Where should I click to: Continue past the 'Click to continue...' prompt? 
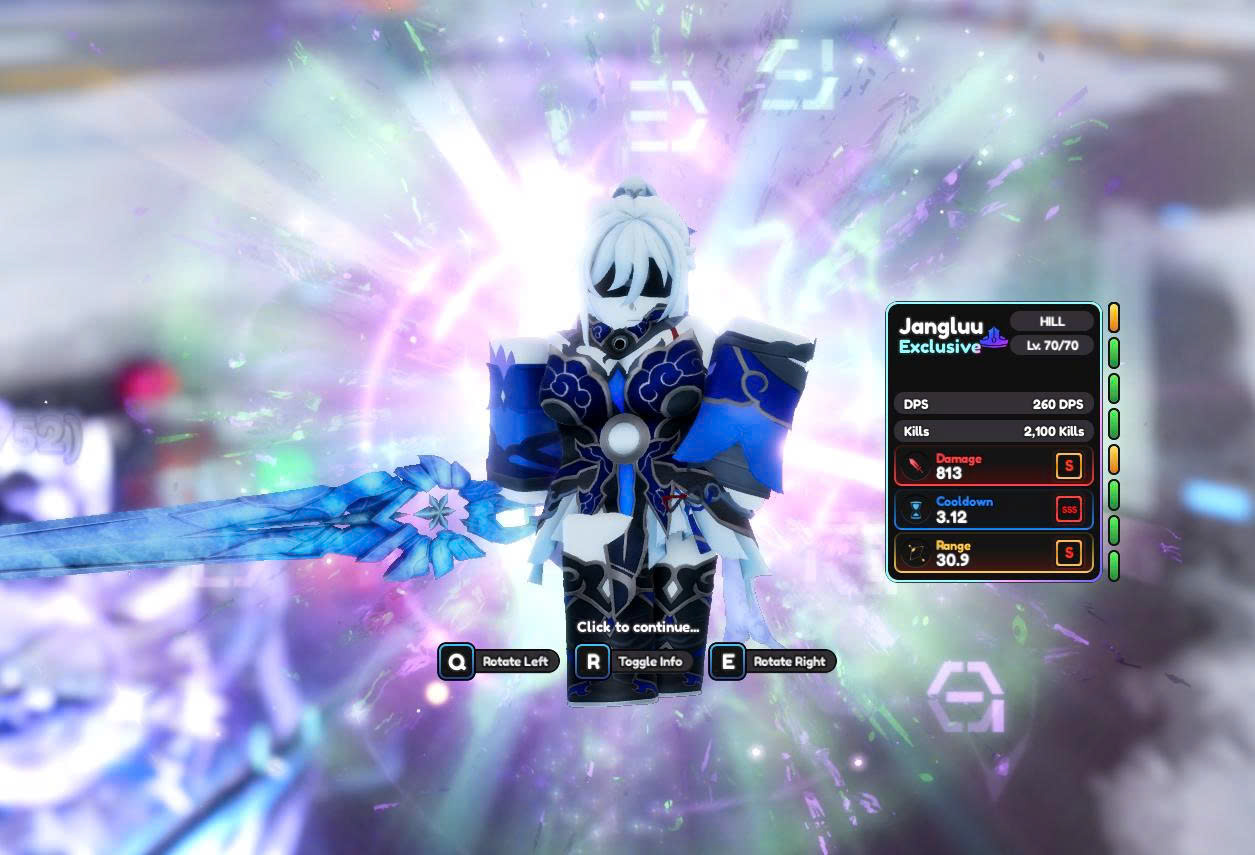pyautogui.click(x=637, y=627)
